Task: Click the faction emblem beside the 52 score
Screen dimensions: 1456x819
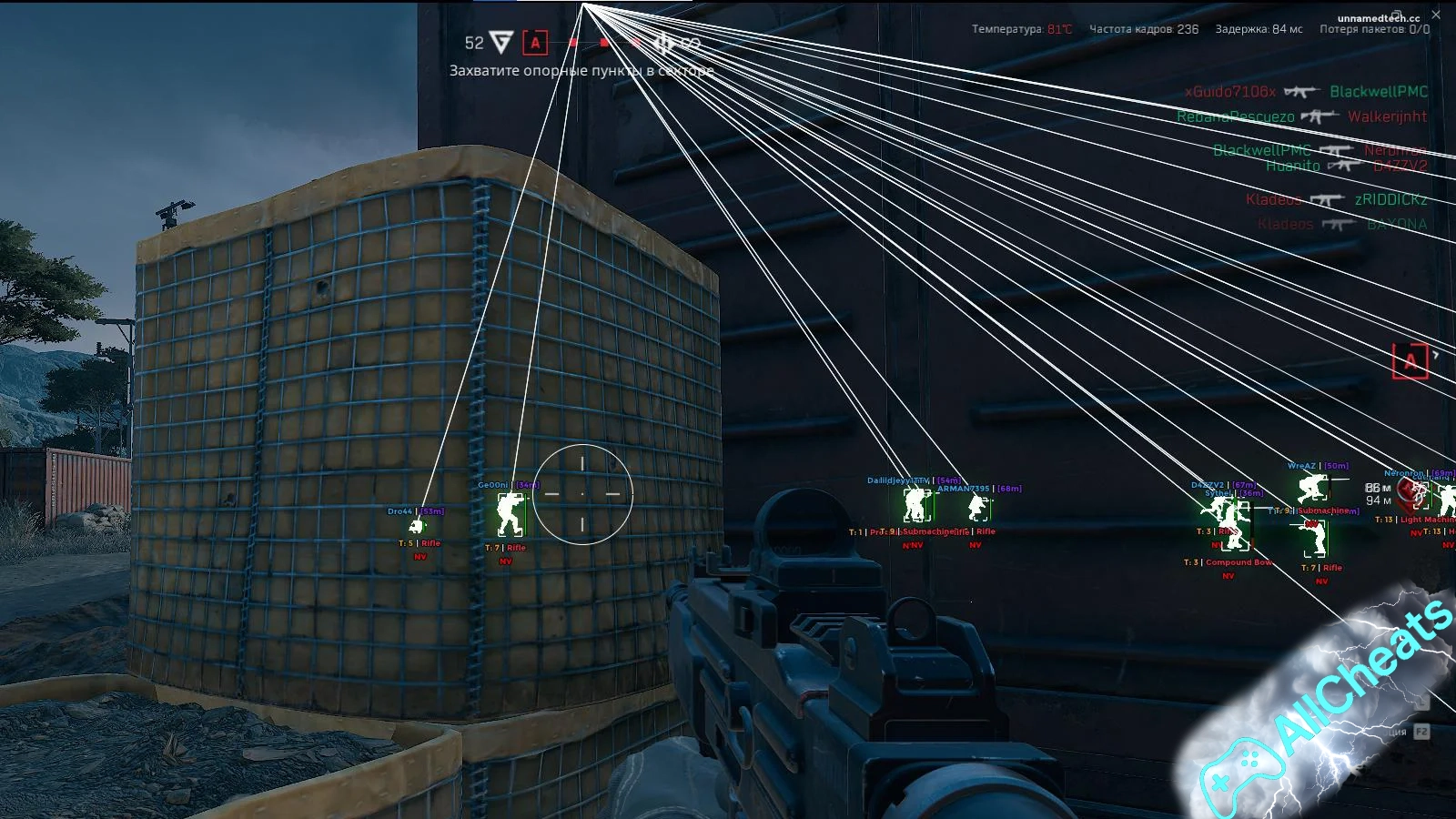Action: tap(501, 42)
